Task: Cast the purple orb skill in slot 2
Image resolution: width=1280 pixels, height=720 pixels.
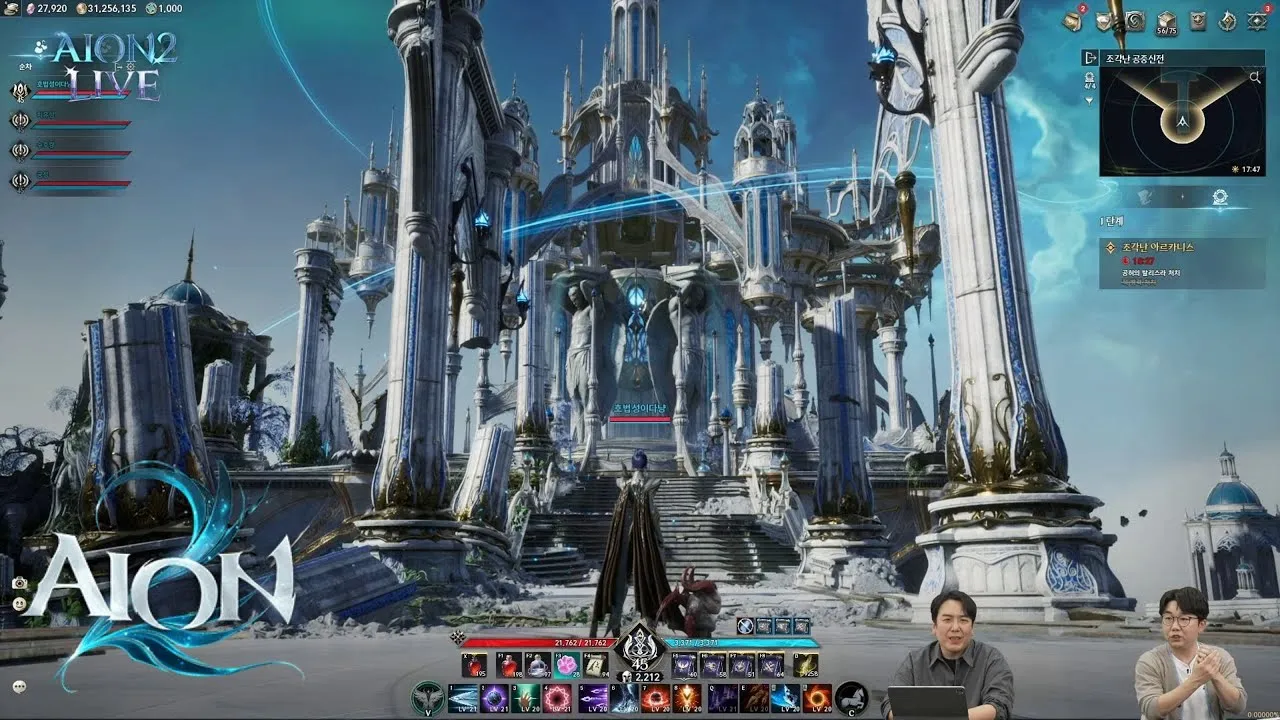Action: coord(494,697)
